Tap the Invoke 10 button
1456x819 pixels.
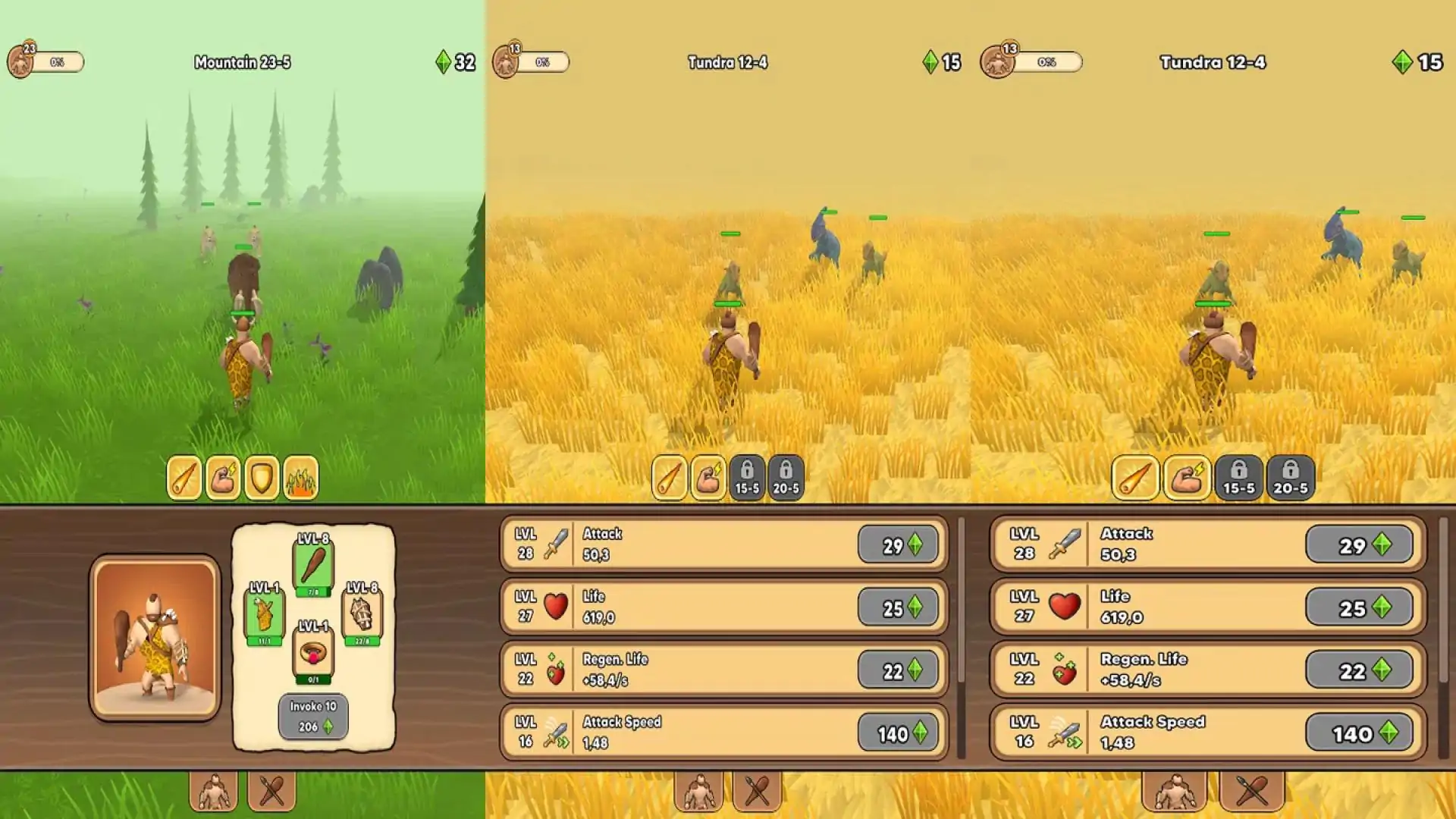[x=313, y=716]
